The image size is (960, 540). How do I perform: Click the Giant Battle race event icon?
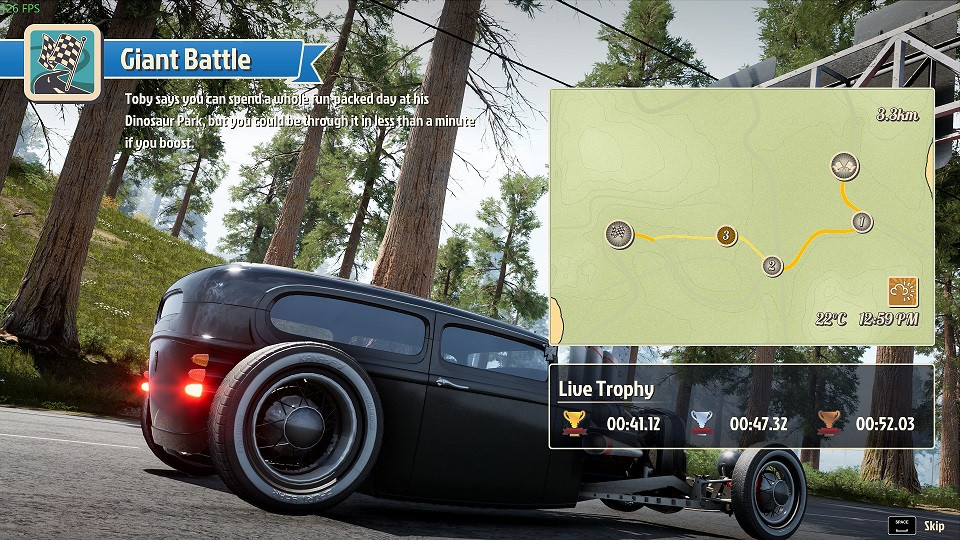click(x=62, y=61)
